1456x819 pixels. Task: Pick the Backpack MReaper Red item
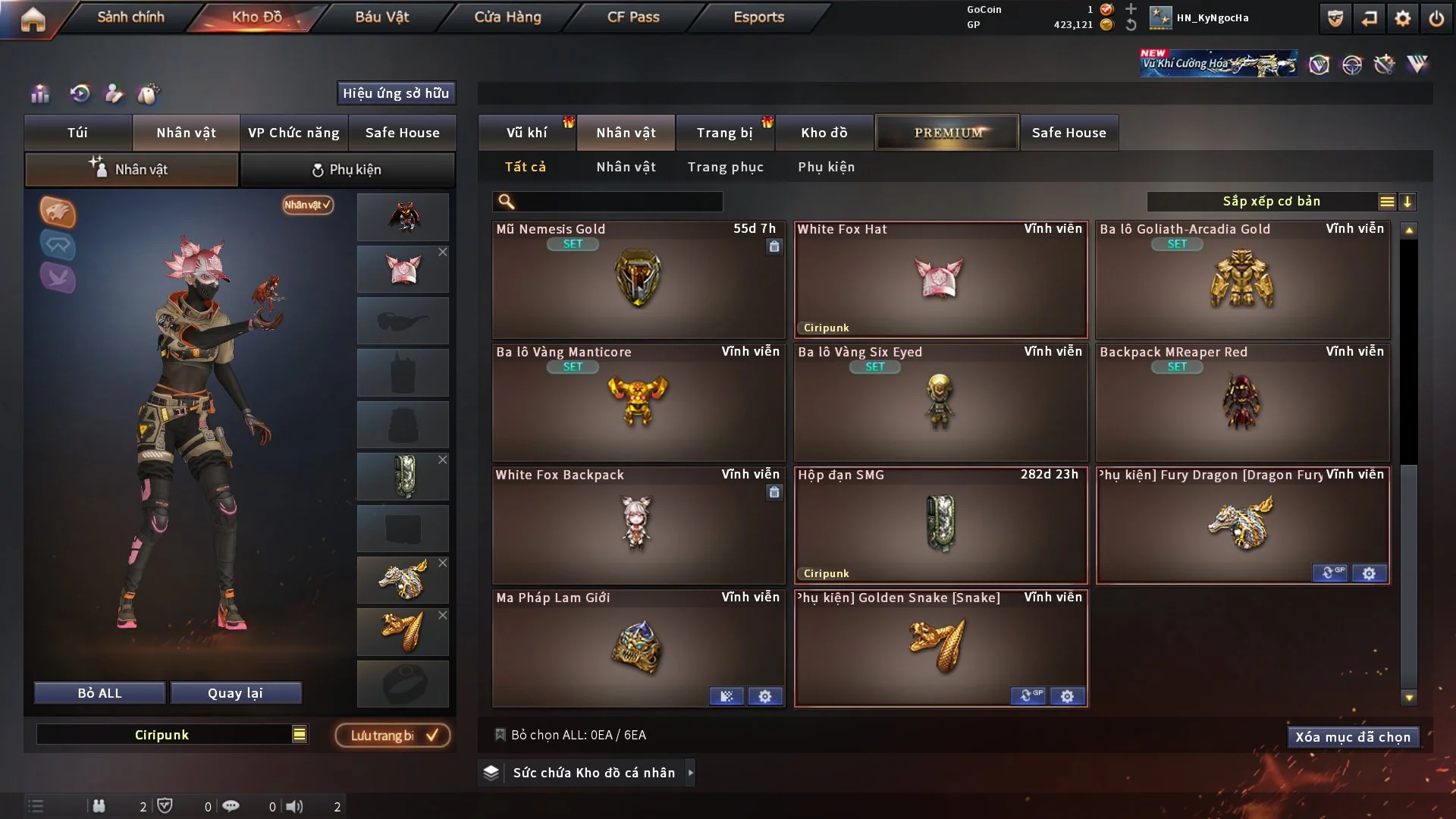1242,402
